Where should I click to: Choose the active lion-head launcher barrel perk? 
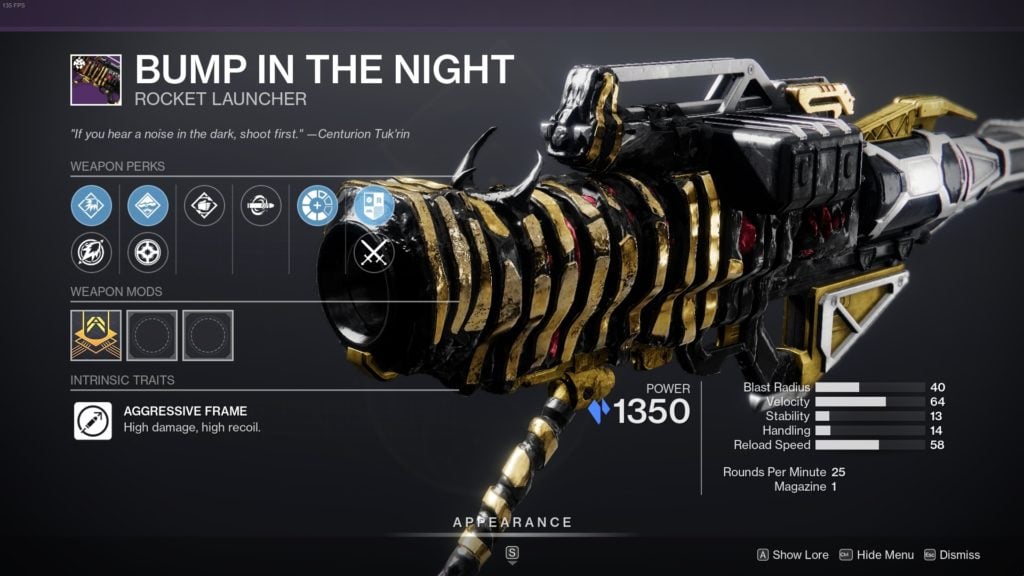(x=91, y=205)
